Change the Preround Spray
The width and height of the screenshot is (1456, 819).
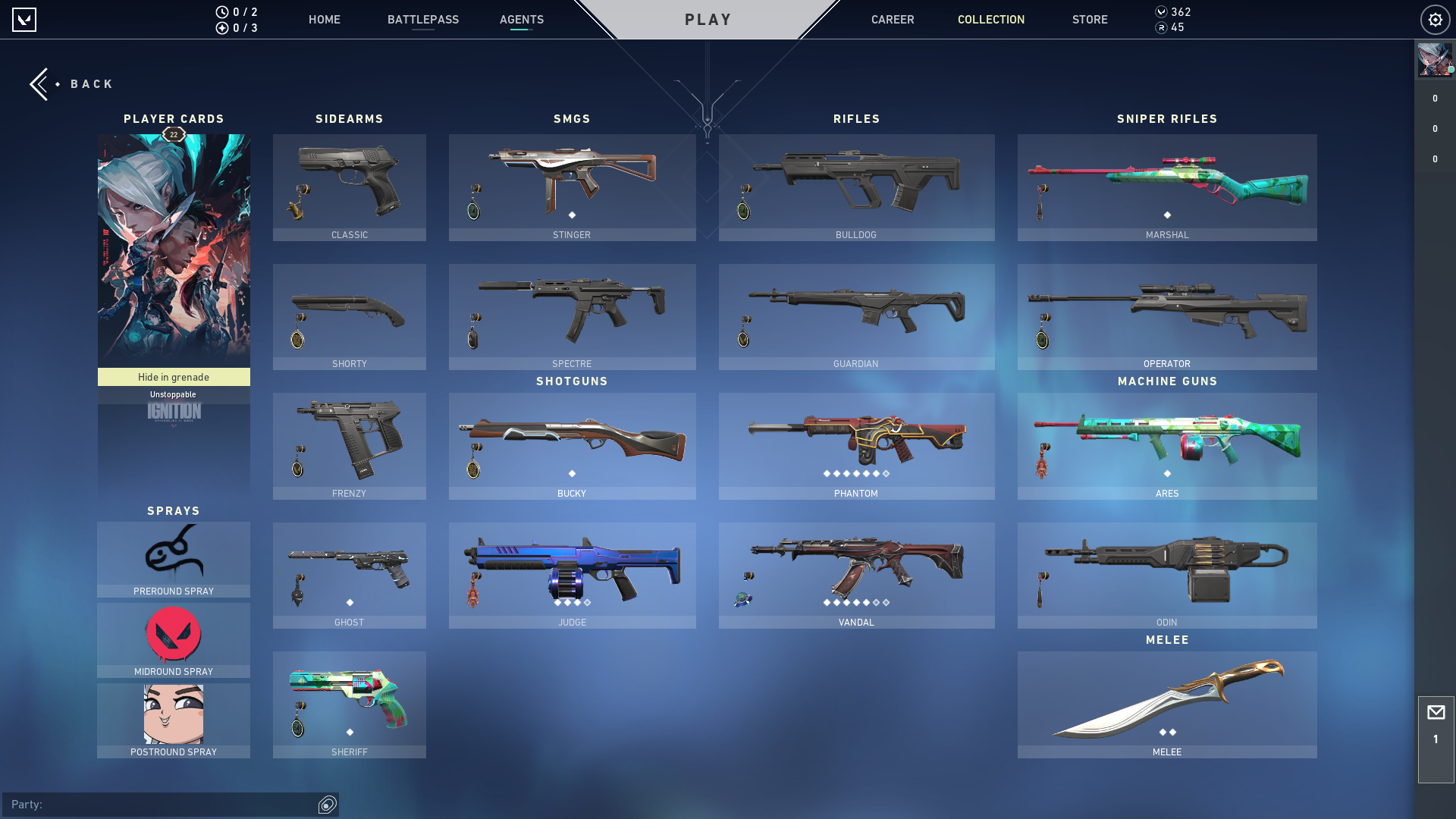tap(174, 560)
